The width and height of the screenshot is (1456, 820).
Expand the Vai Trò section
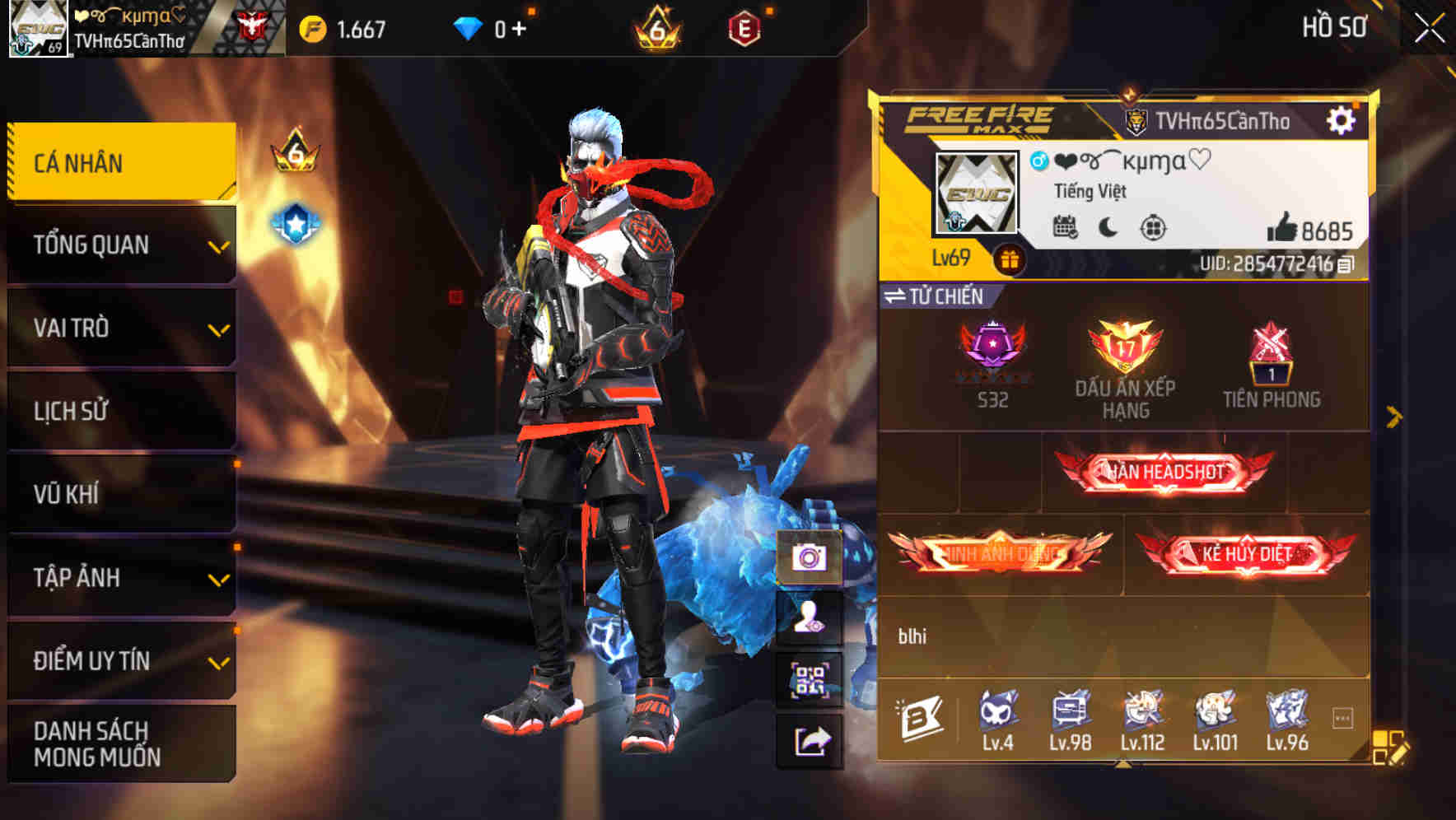click(x=119, y=328)
